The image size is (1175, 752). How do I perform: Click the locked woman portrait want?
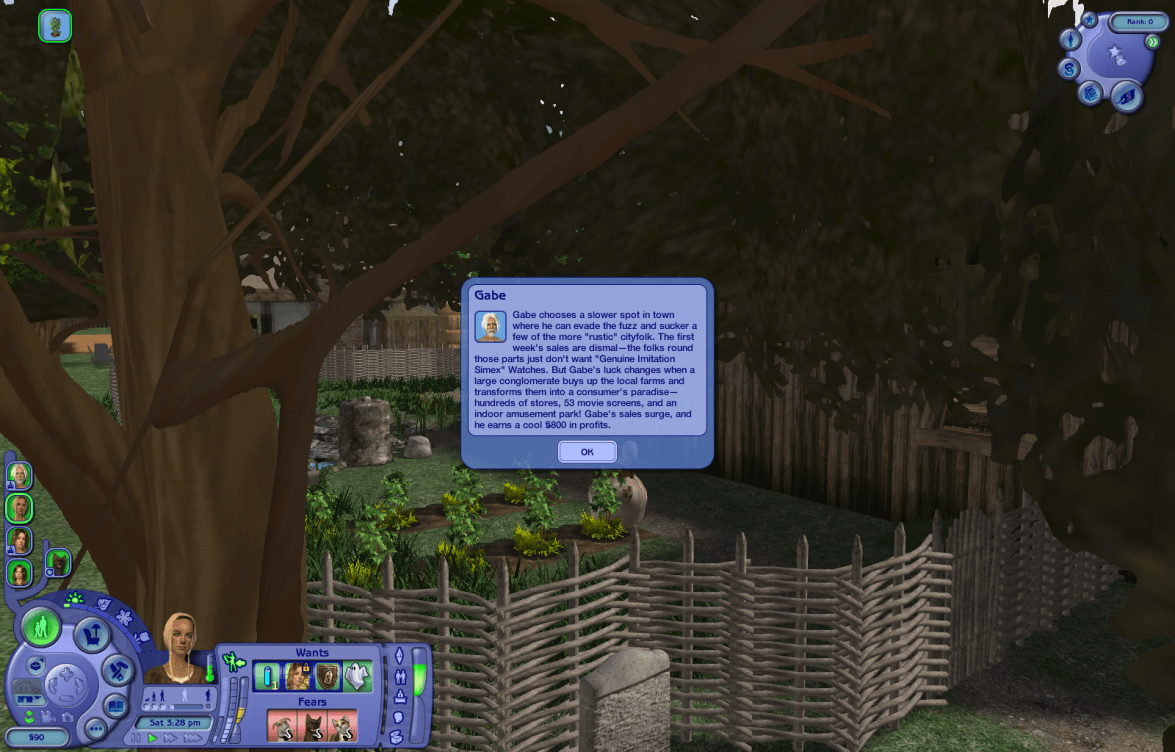297,677
